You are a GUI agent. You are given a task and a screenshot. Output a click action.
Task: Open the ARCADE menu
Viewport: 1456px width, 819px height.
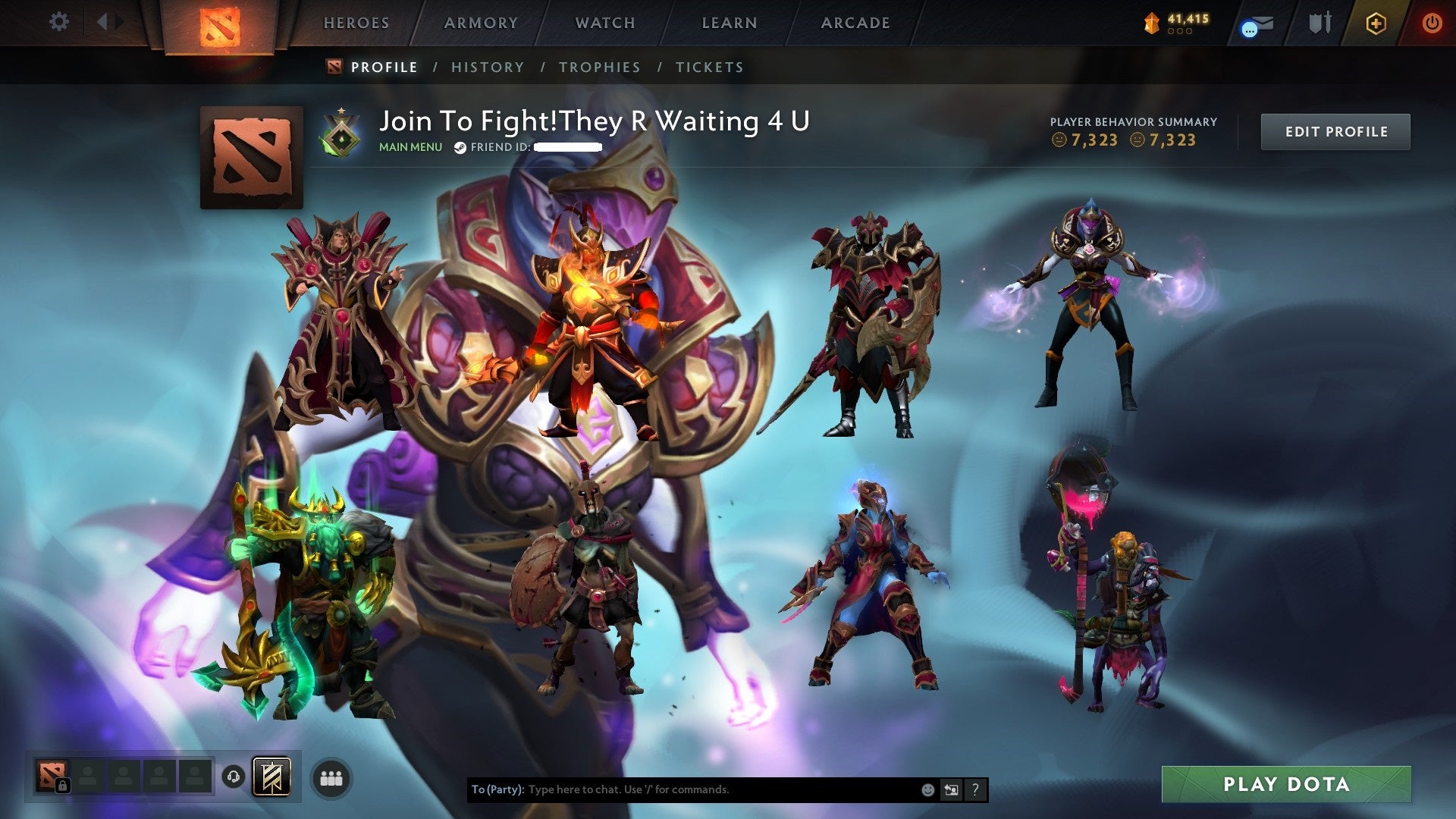[x=855, y=22]
